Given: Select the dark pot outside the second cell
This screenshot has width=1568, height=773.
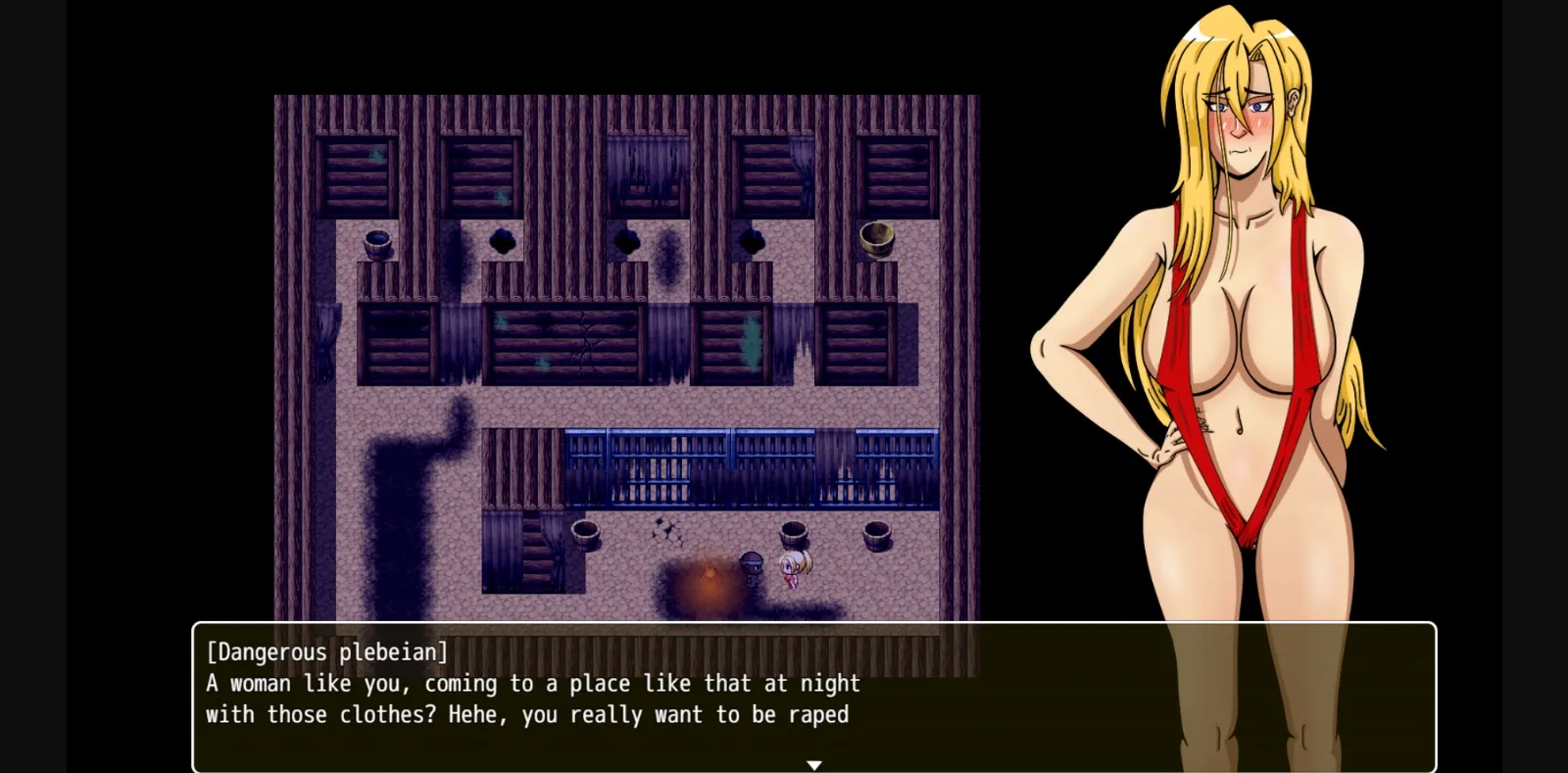Looking at the screenshot, I should coord(502,240).
